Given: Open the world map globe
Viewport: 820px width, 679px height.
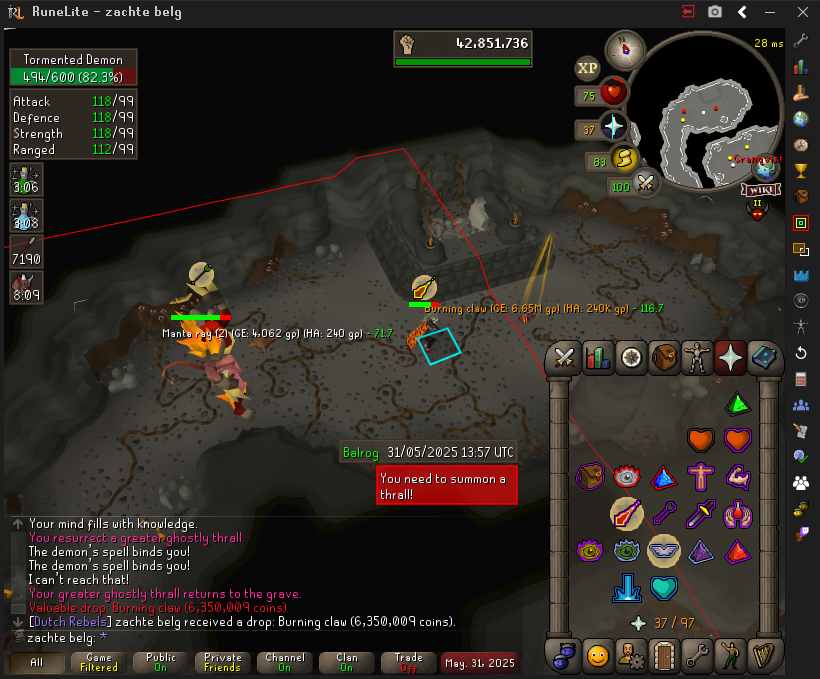Looking at the screenshot, I should pyautogui.click(x=768, y=168).
